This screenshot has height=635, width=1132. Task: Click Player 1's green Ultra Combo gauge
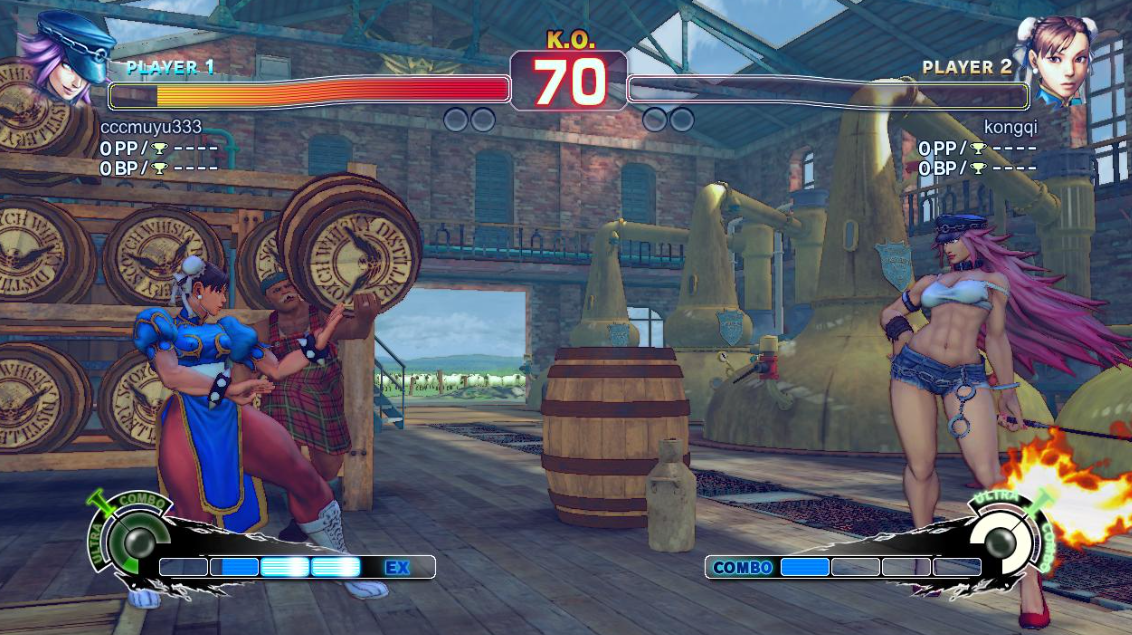pos(130,539)
